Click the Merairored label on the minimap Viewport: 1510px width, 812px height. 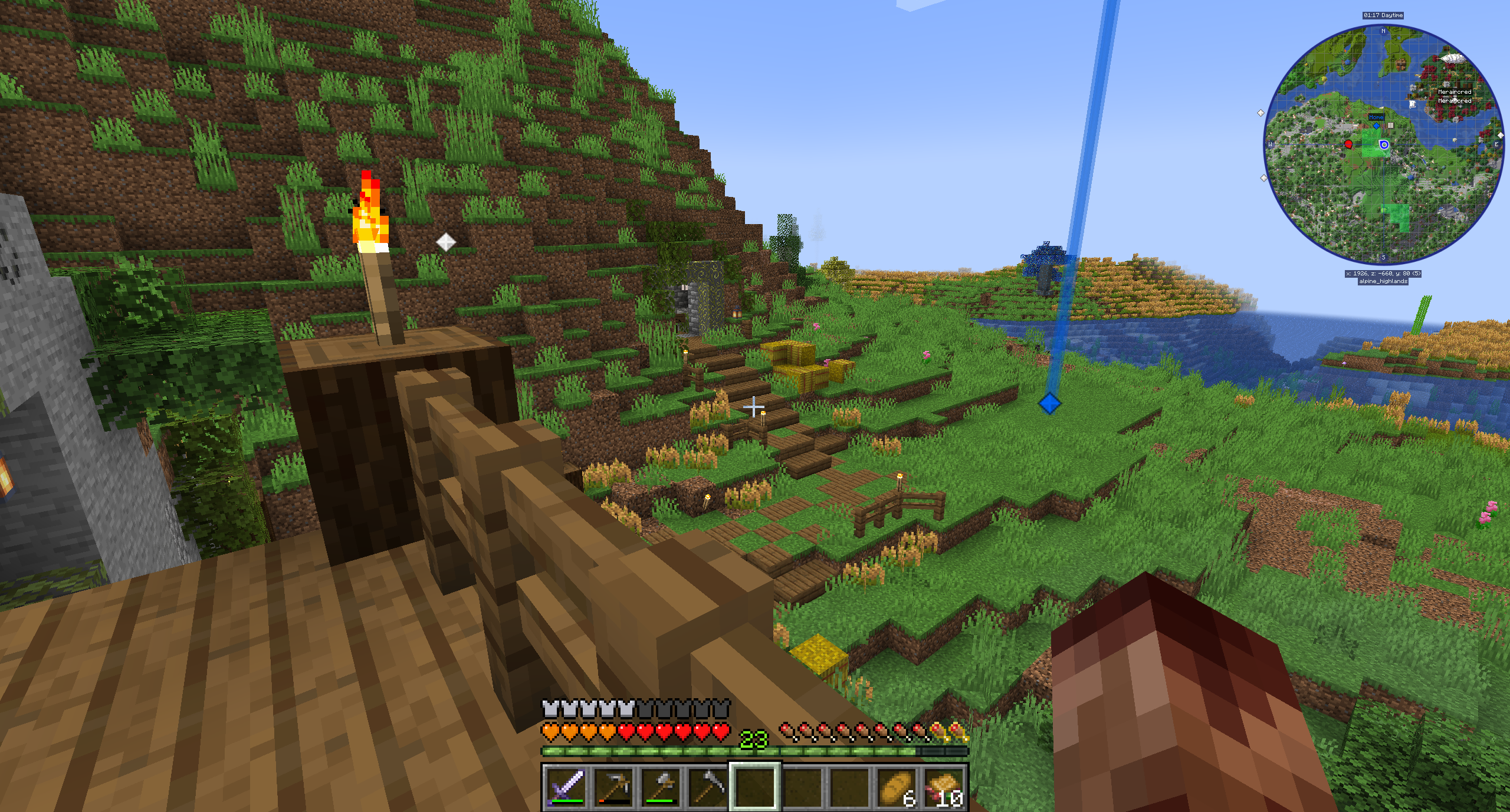point(1455,92)
